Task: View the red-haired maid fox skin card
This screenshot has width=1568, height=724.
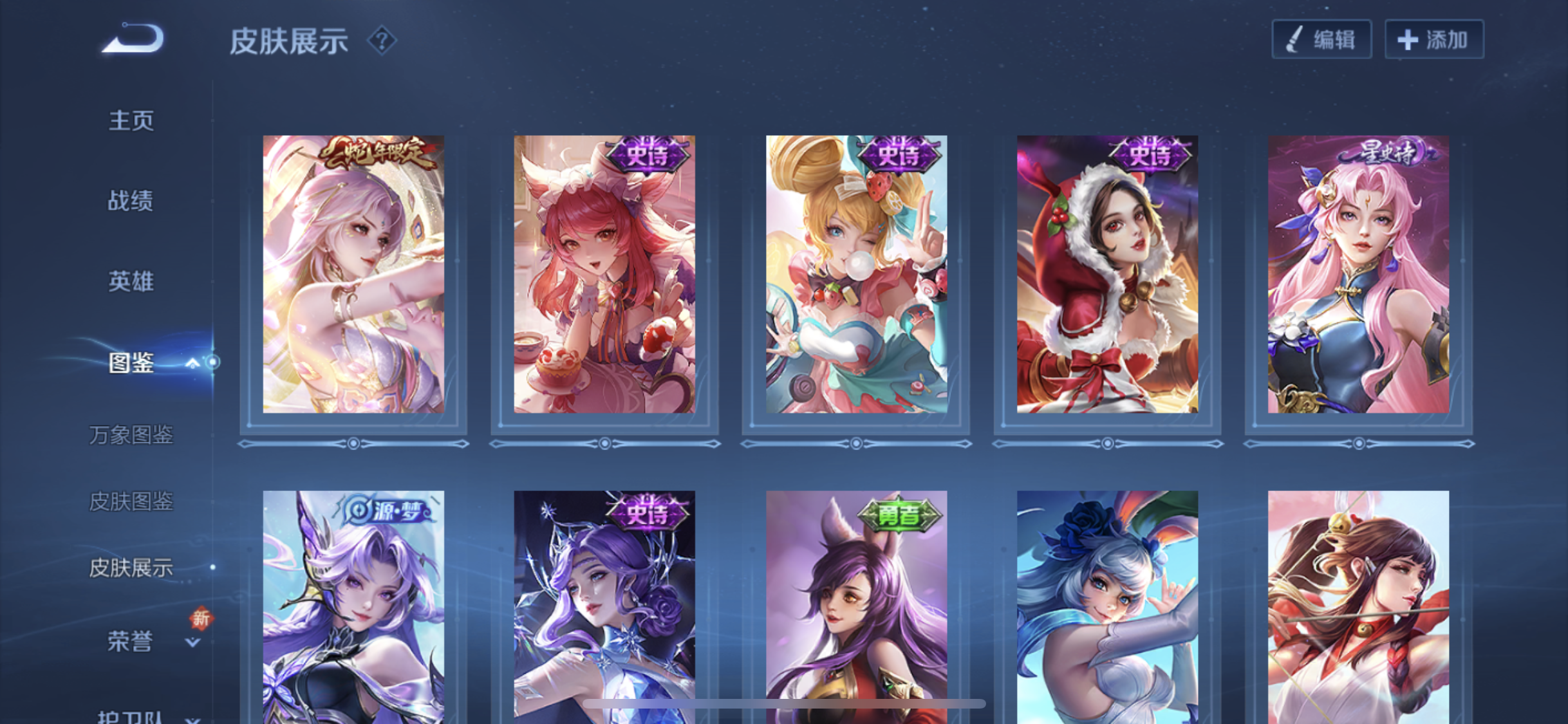Action: coord(604,274)
